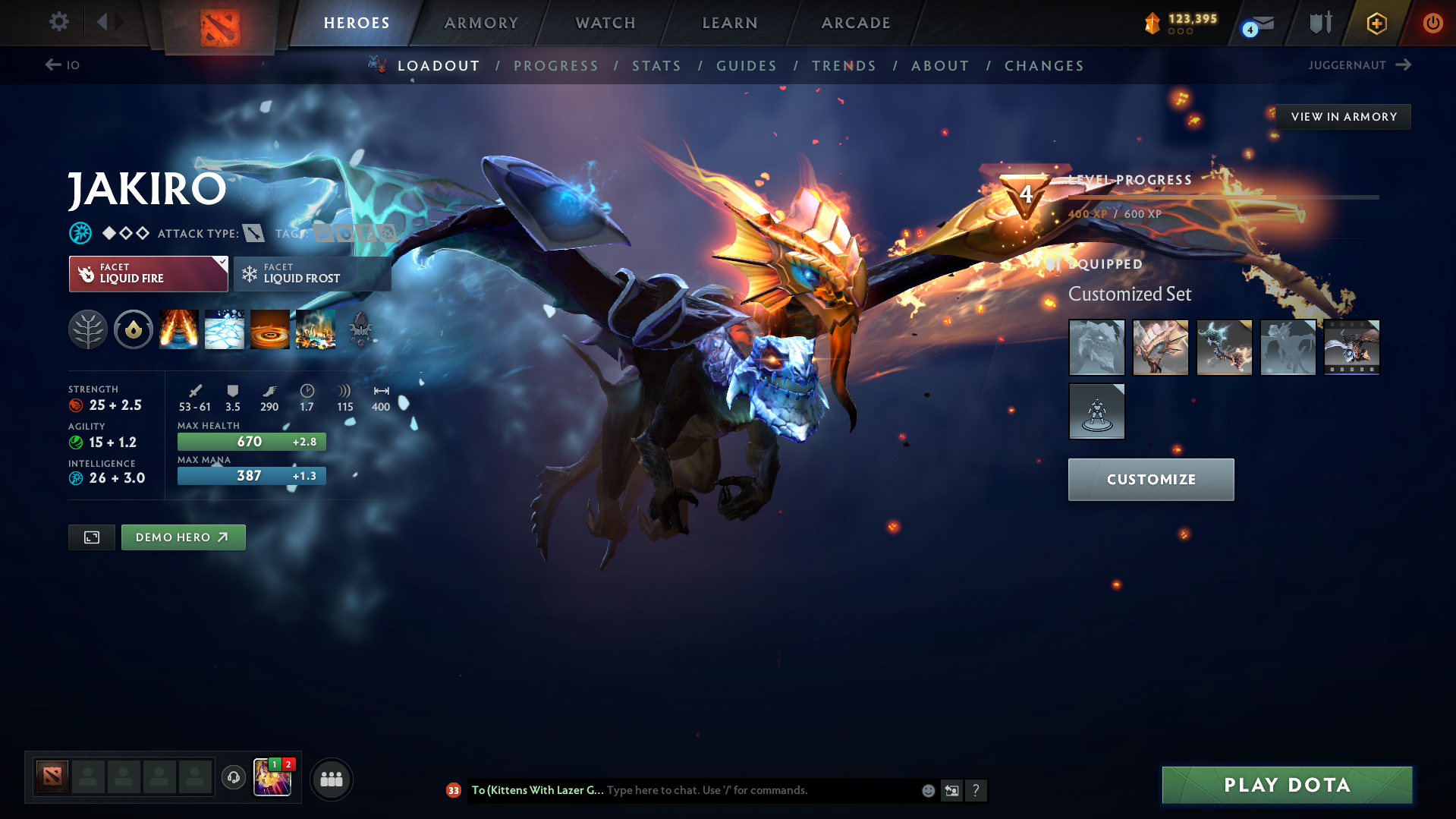Viewport: 1456px width, 819px height.
Task: Toggle the innate ability circle icon
Action: tap(134, 329)
